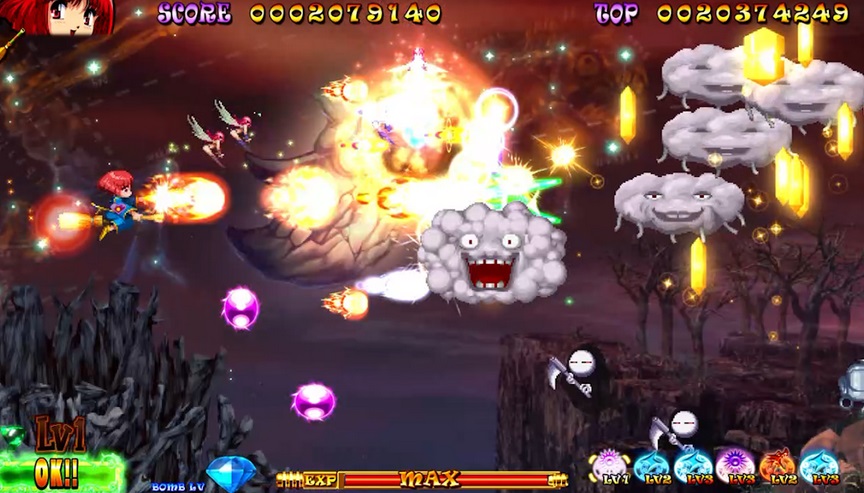Select the blue LV2 familiar icon
This screenshot has height=493, width=864.
tap(651, 465)
